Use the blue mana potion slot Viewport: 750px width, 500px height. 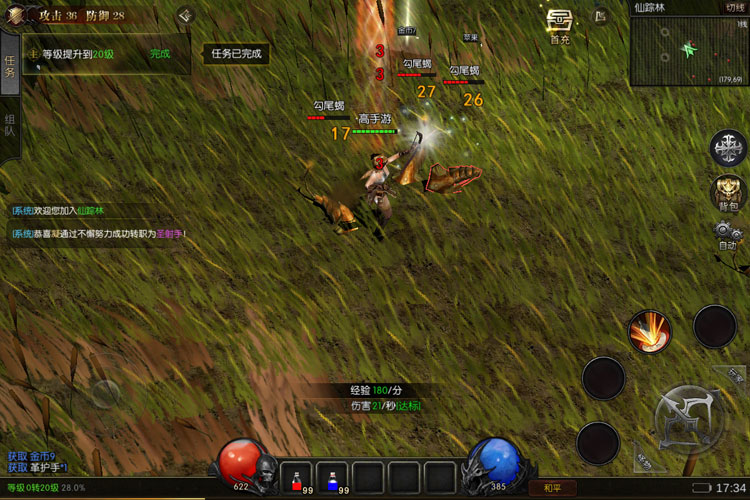(x=333, y=477)
